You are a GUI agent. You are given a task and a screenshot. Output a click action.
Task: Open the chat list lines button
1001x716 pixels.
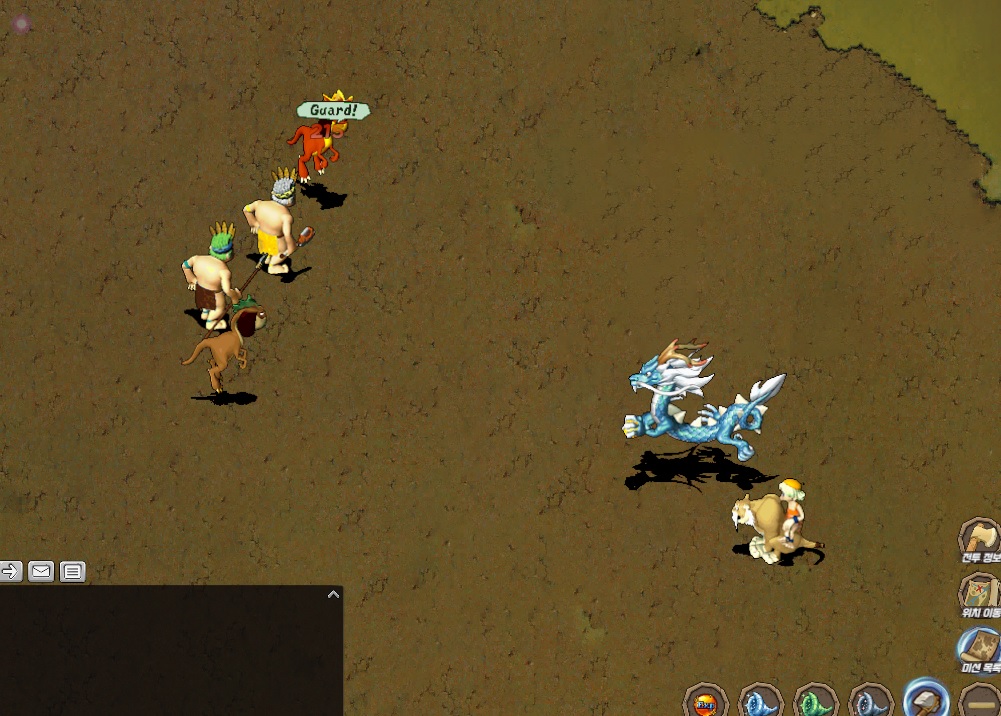[72, 571]
